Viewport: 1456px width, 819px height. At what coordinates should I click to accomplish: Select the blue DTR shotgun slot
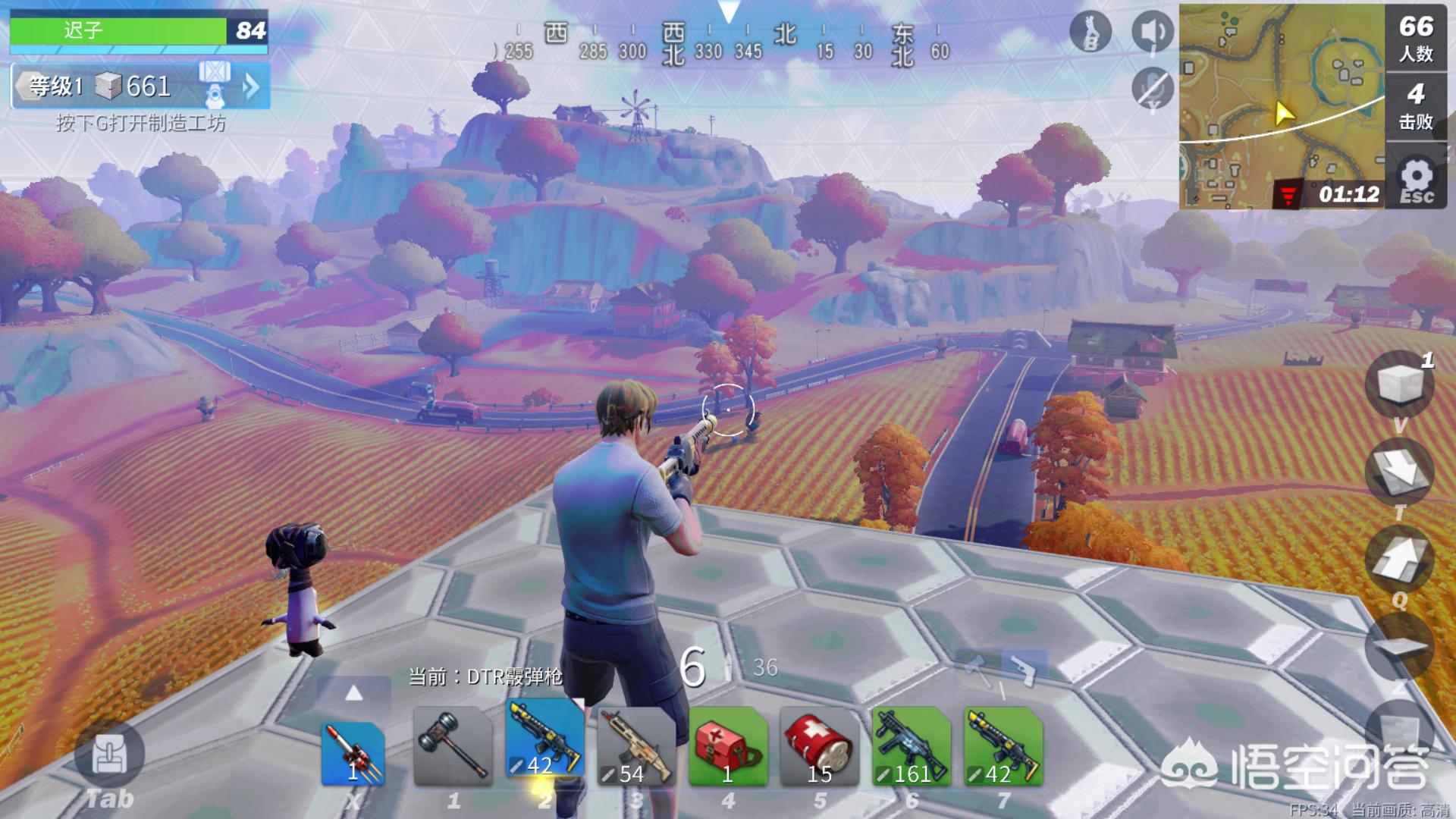coord(544,739)
